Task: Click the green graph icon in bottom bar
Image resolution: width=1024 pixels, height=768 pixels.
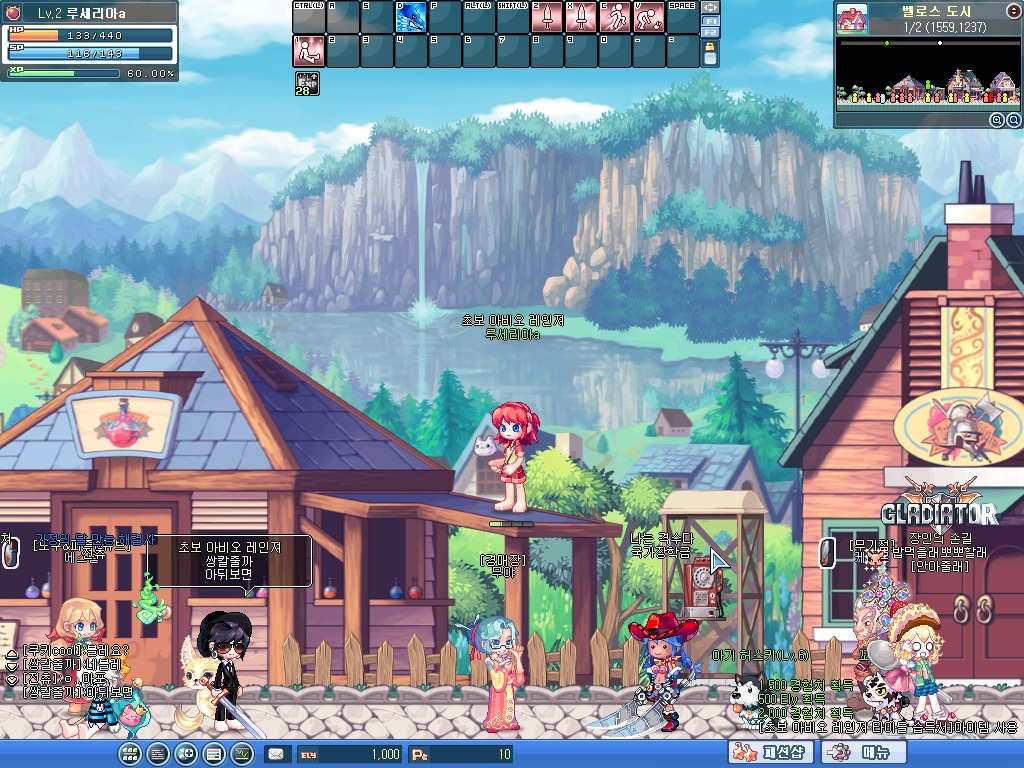Action: point(242,754)
